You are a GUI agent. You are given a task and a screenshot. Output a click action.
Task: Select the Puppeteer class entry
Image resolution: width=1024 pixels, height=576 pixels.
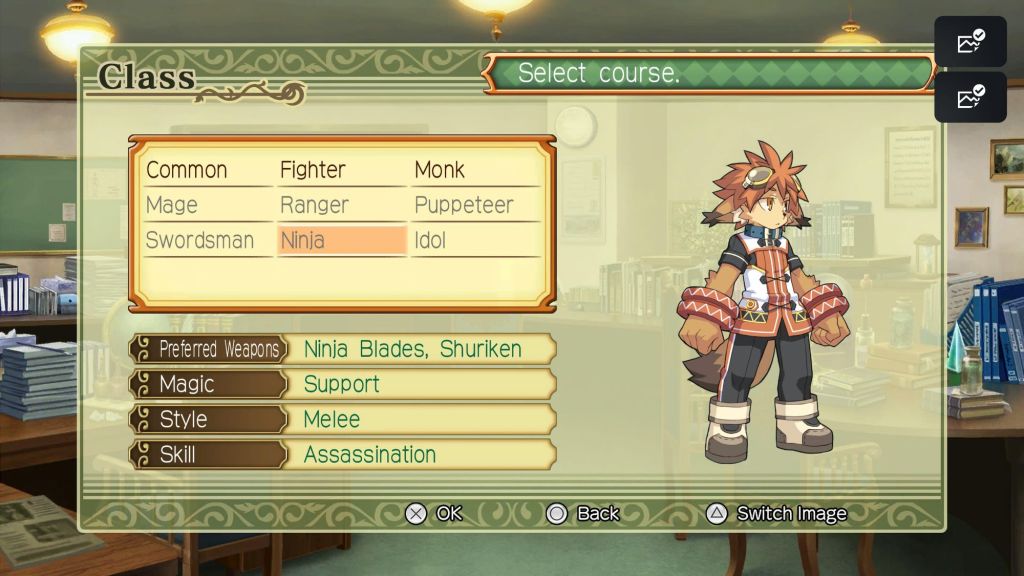[464, 205]
